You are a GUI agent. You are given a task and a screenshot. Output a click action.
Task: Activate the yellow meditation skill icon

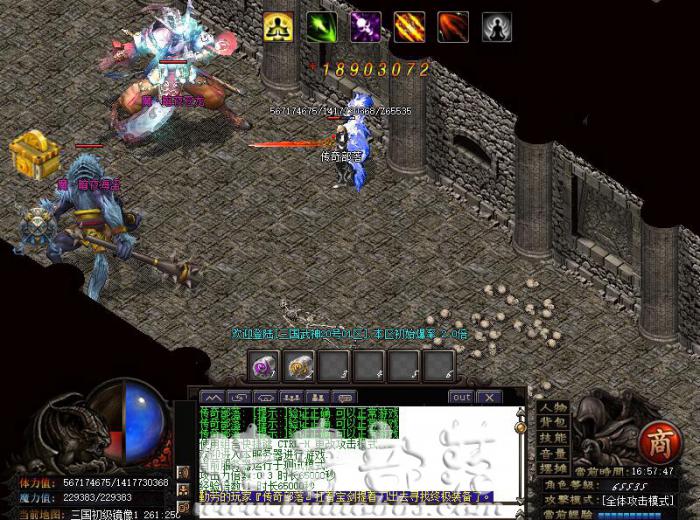278,27
